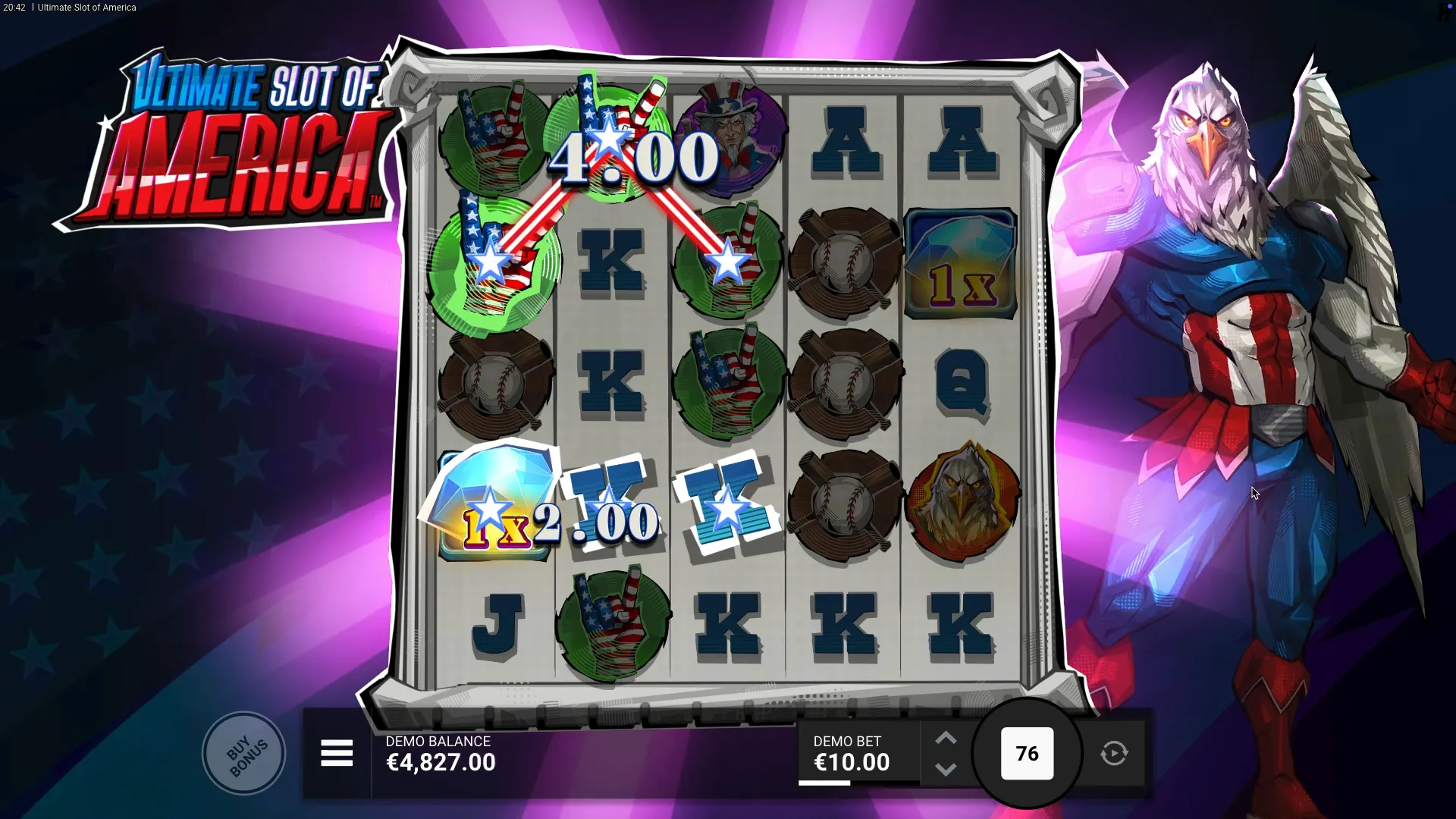Increase the demo bet with up arrow
This screenshot has height=819, width=1456.
[946, 739]
